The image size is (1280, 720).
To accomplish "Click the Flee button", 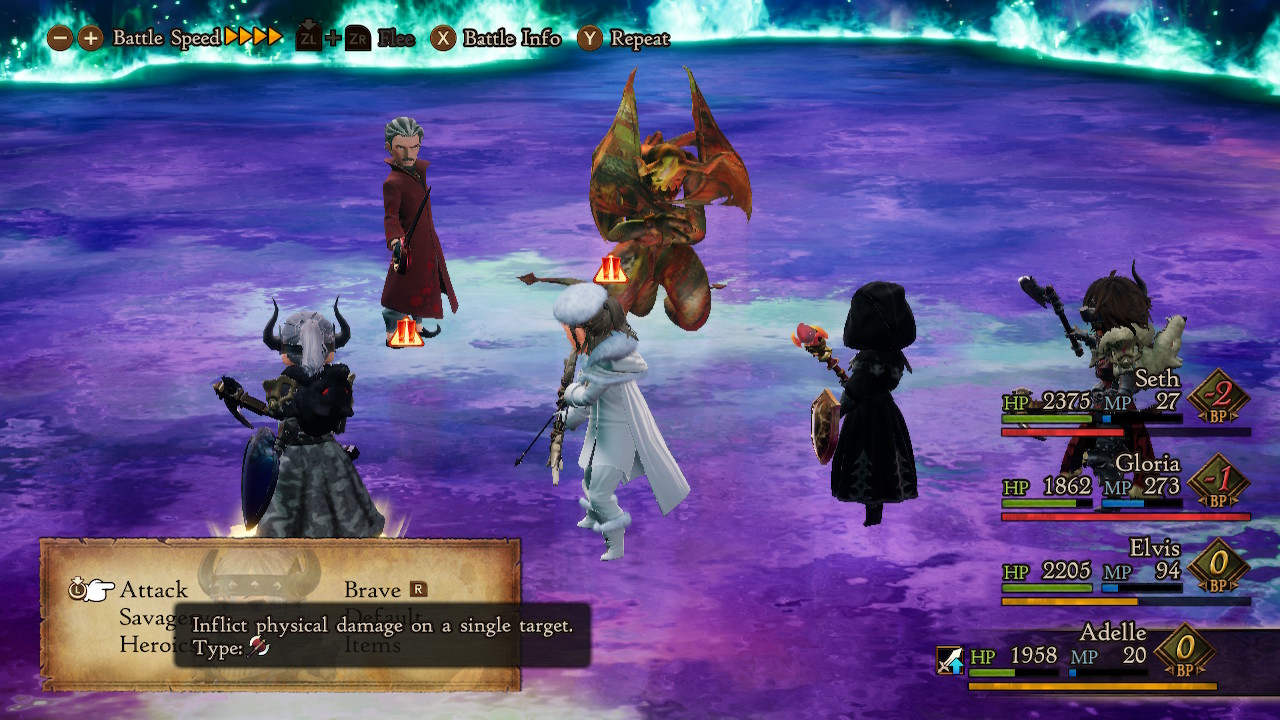I will pos(395,40).
